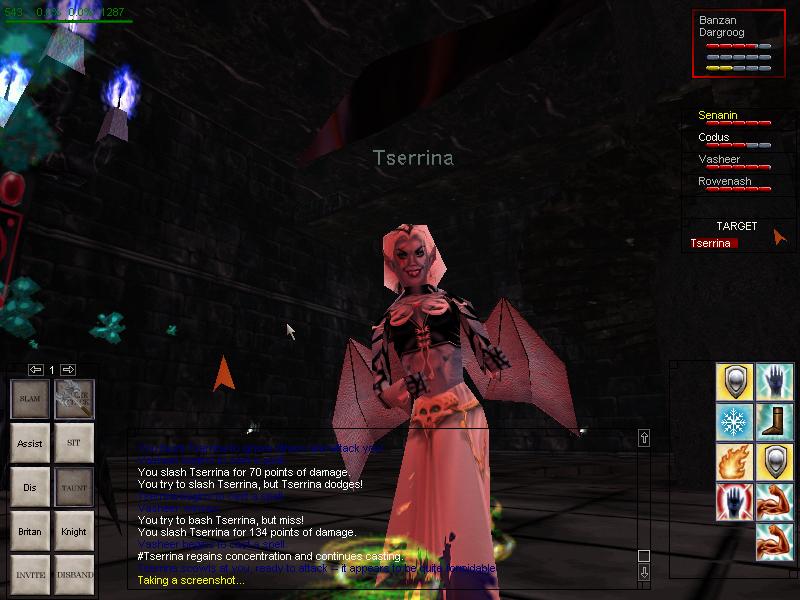Click the Assist hotkey button
Image resolution: width=800 pixels, height=600 pixels.
tap(30, 442)
